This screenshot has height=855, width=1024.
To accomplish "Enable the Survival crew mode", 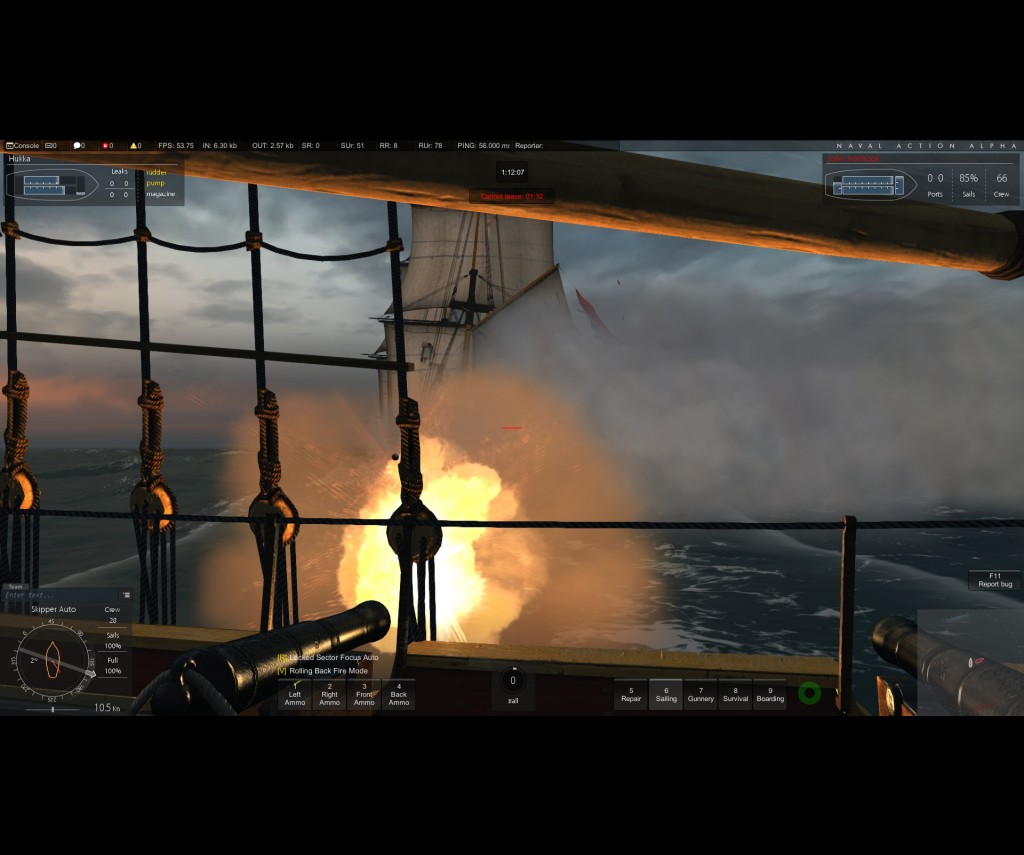I will click(x=735, y=694).
